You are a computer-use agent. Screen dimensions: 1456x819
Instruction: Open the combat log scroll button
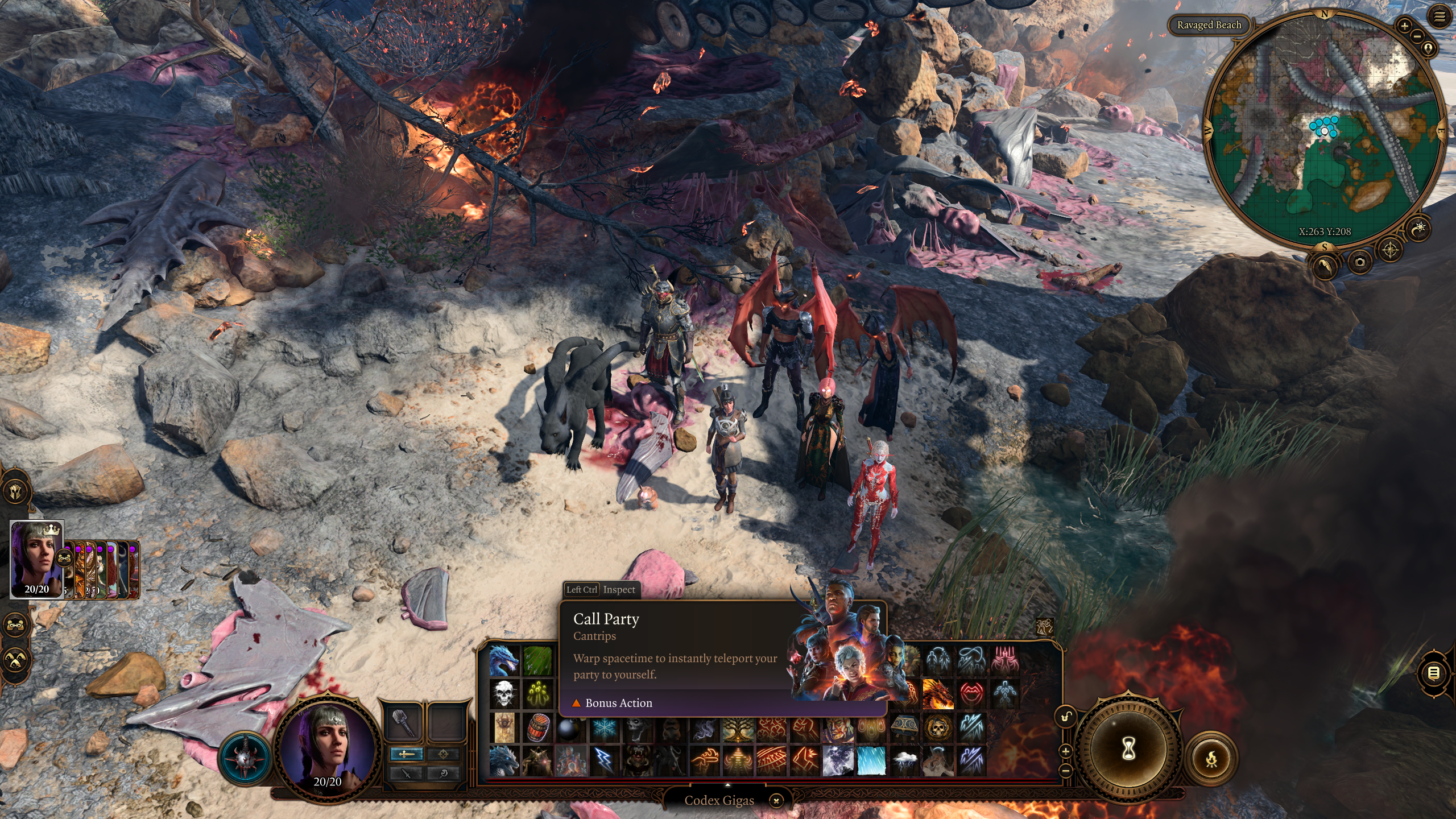1434,673
